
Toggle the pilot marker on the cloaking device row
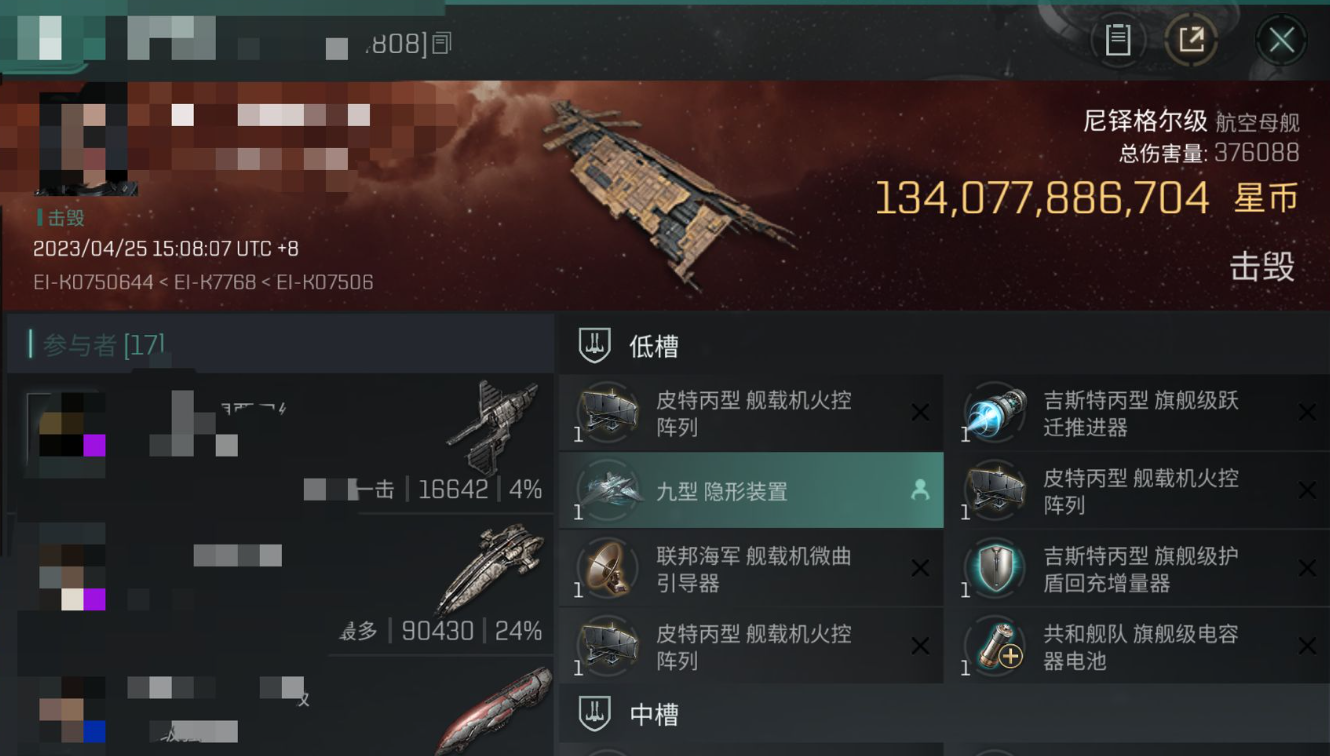point(920,490)
